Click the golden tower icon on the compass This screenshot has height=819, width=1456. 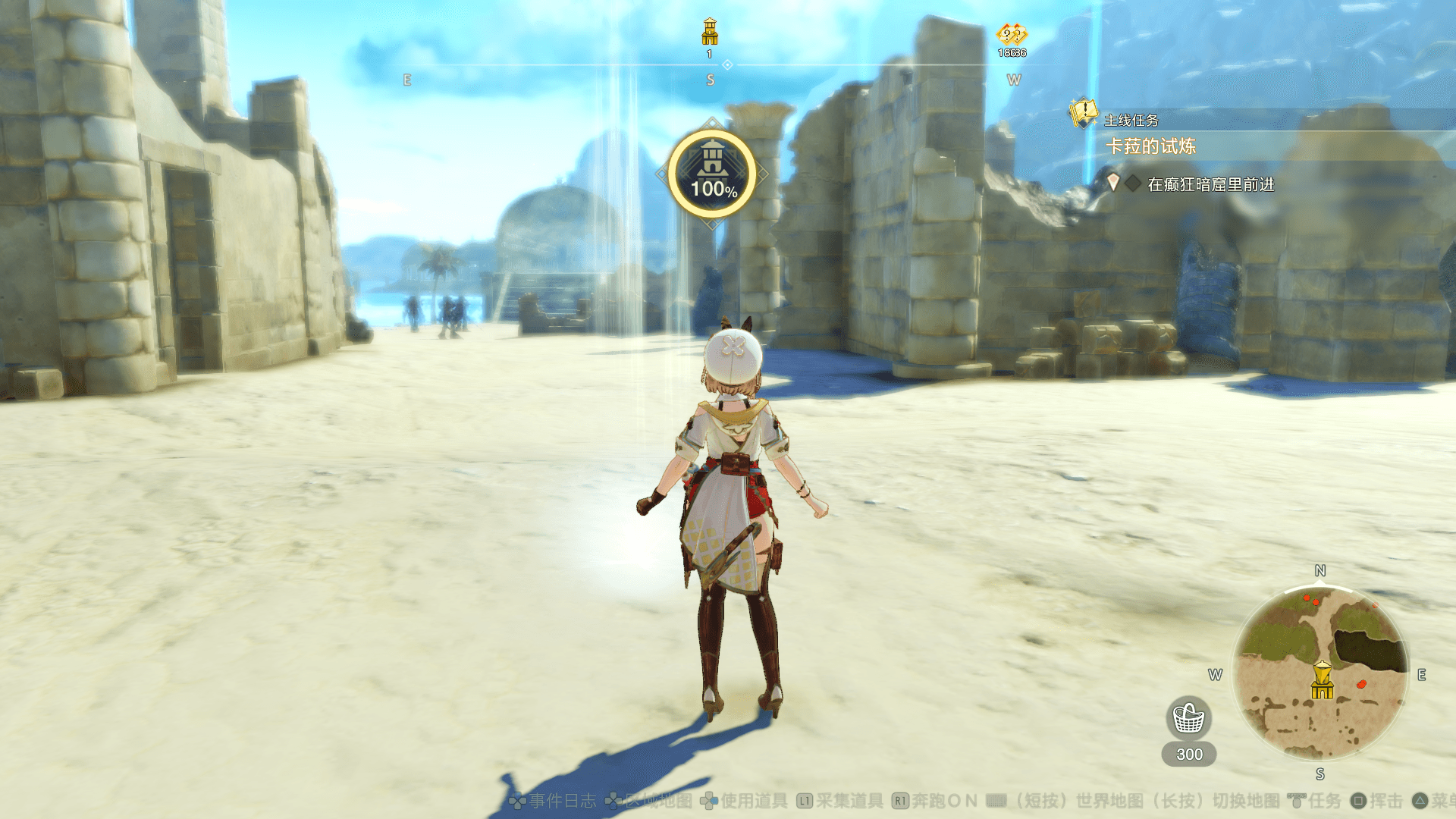(x=710, y=32)
